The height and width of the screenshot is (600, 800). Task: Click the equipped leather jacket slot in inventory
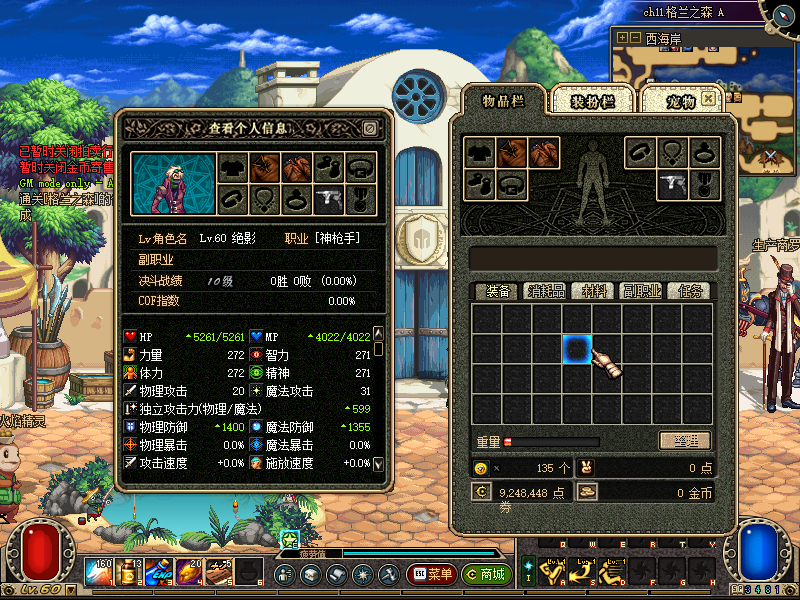(512, 152)
